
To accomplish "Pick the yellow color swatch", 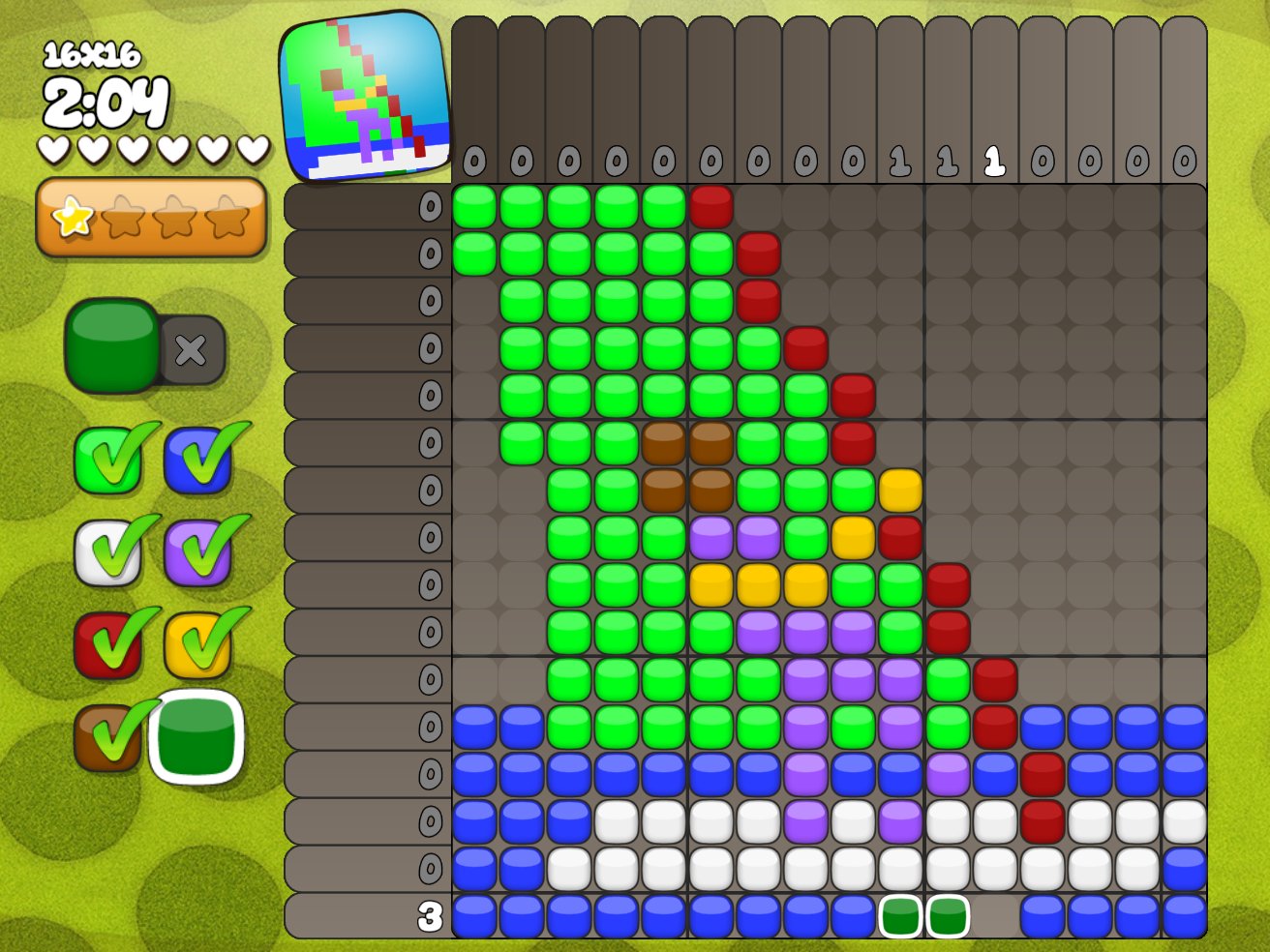I will point(197,644).
